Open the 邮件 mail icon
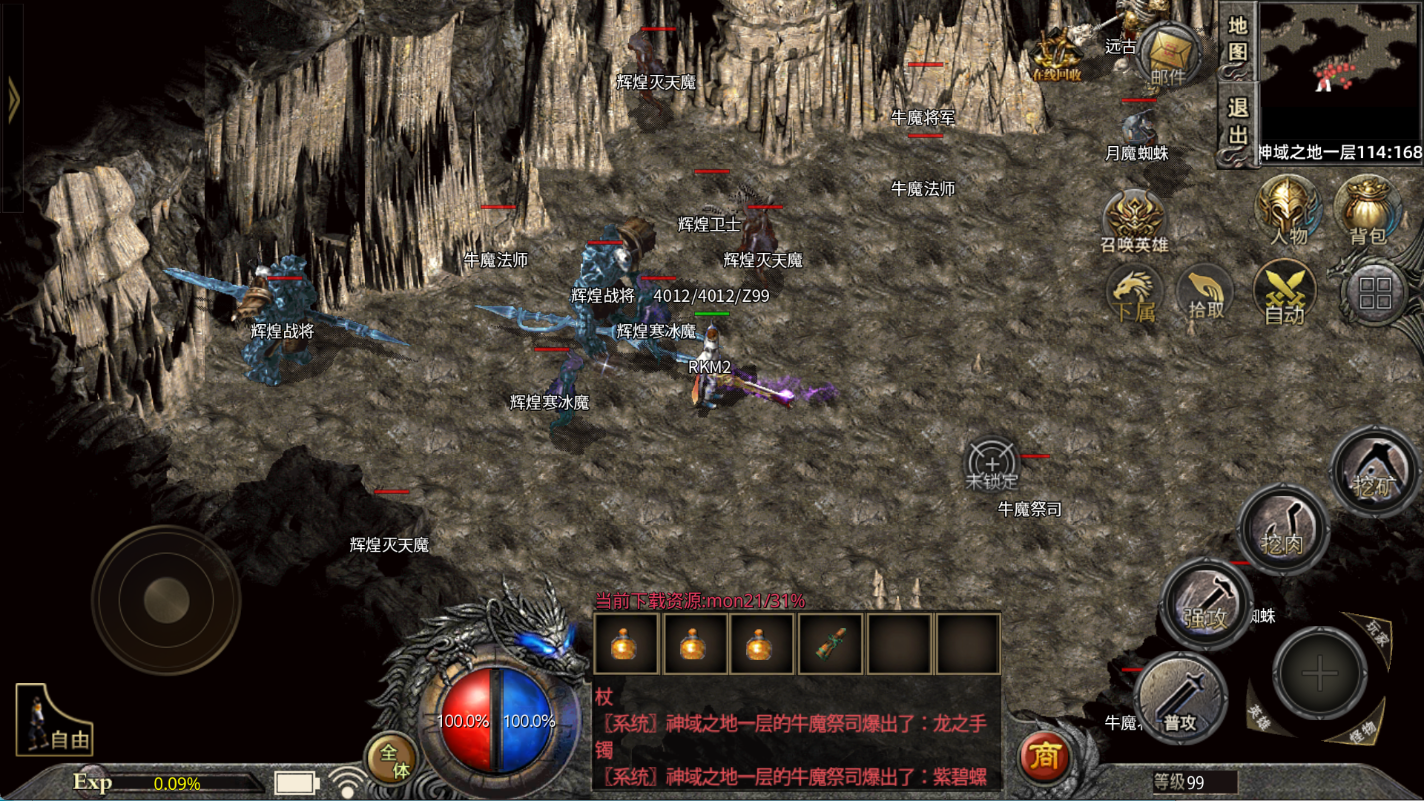 pyautogui.click(x=1169, y=55)
